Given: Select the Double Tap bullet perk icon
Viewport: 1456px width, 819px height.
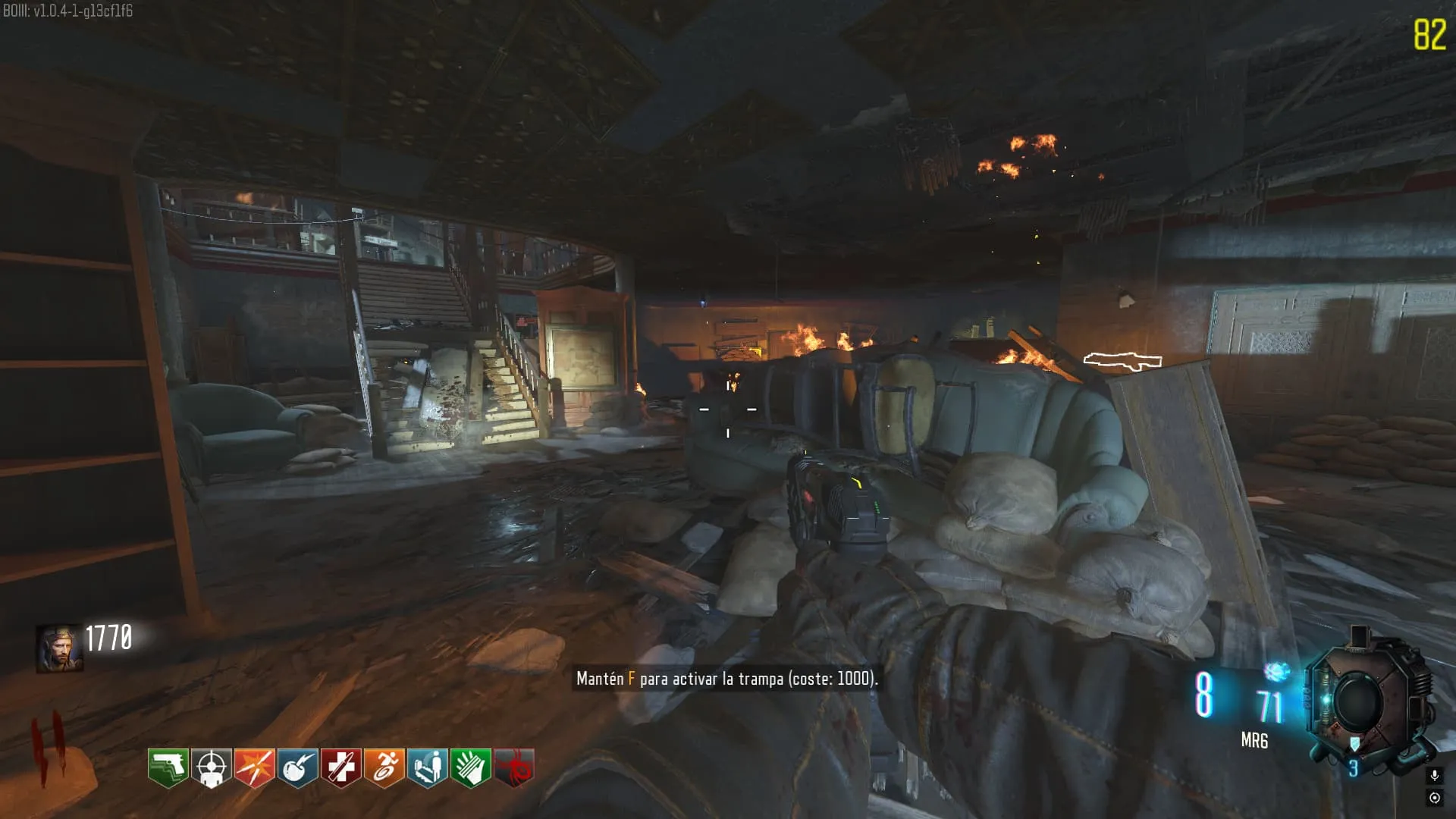Looking at the screenshot, I should click(255, 767).
